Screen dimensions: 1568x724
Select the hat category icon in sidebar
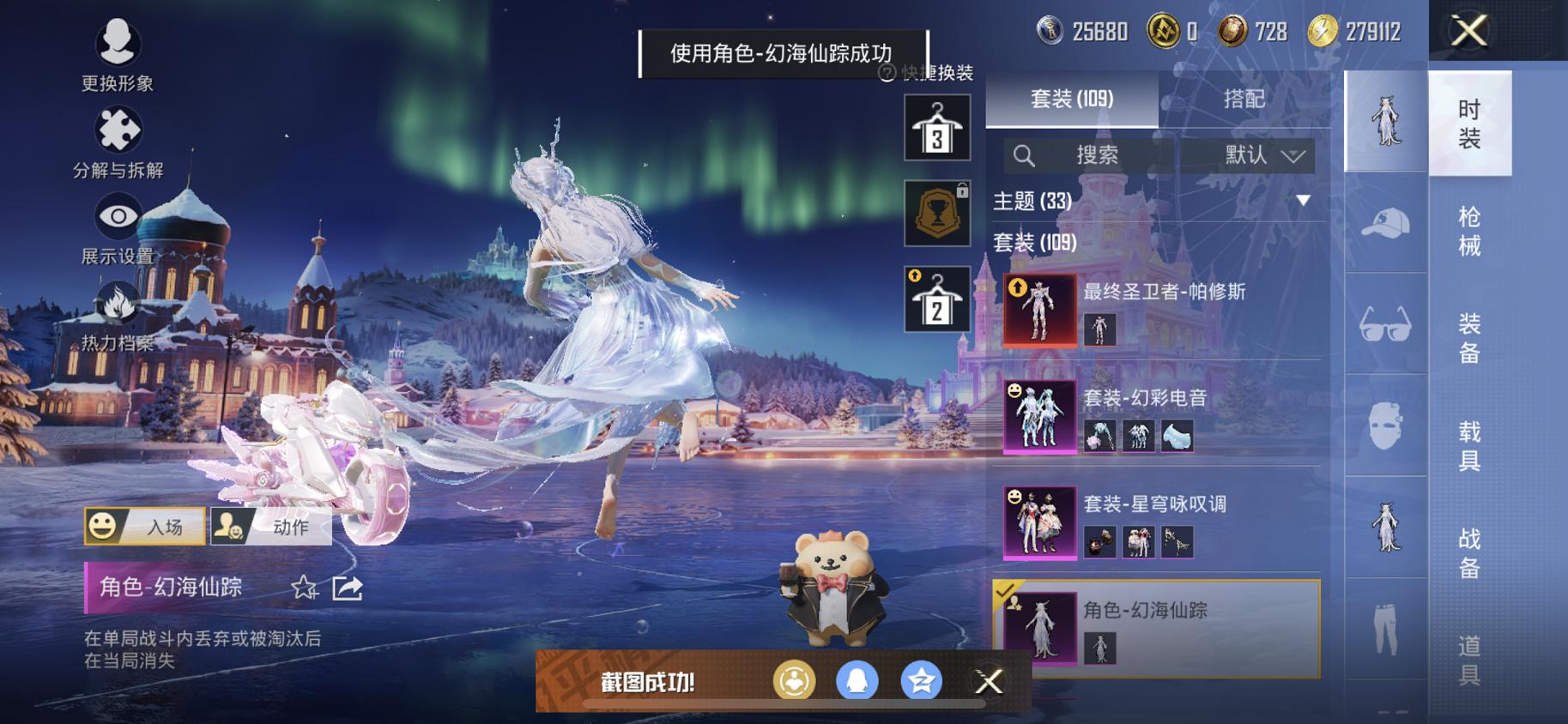click(1384, 220)
